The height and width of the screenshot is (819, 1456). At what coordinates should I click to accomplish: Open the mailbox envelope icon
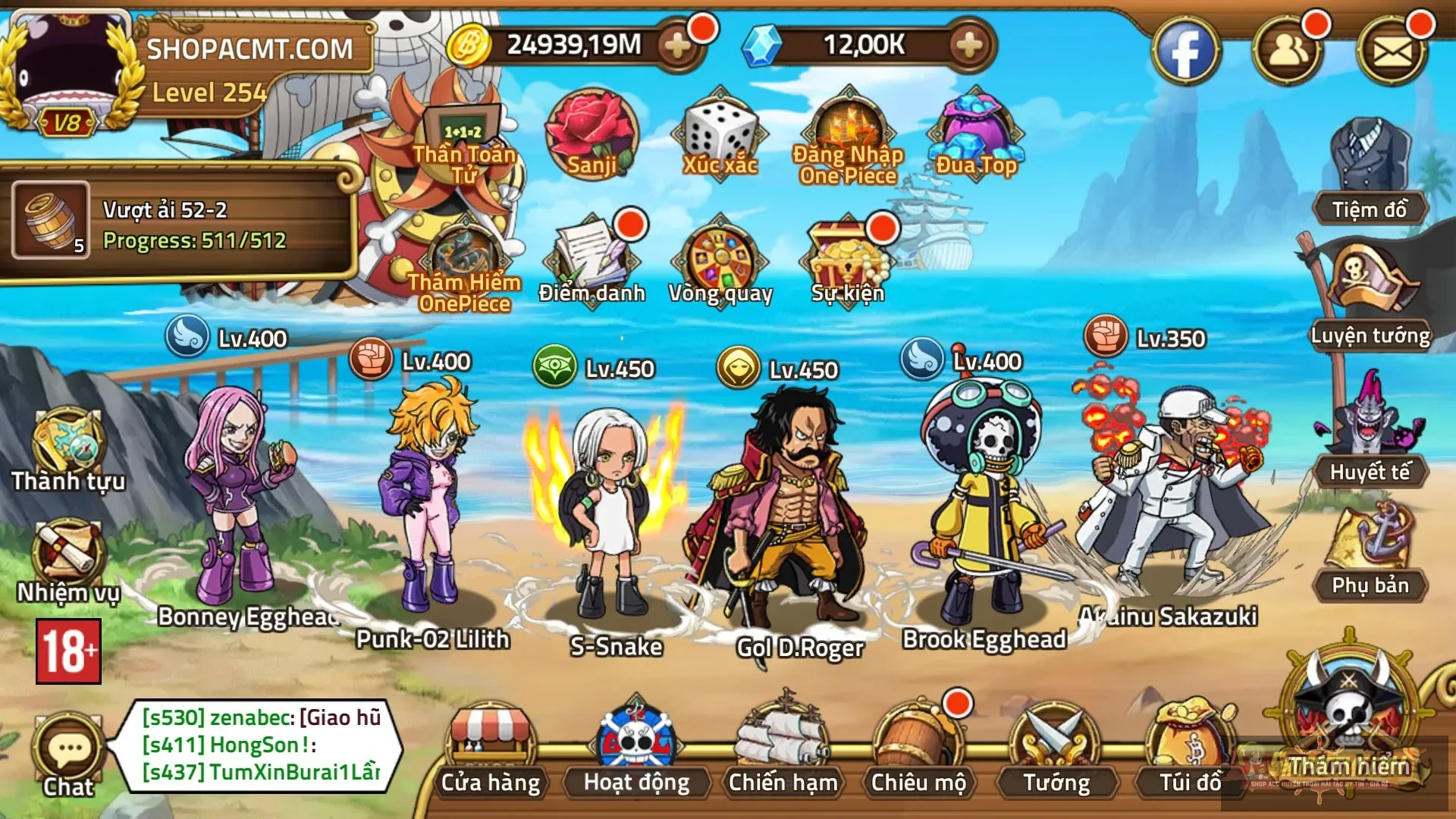click(1392, 51)
